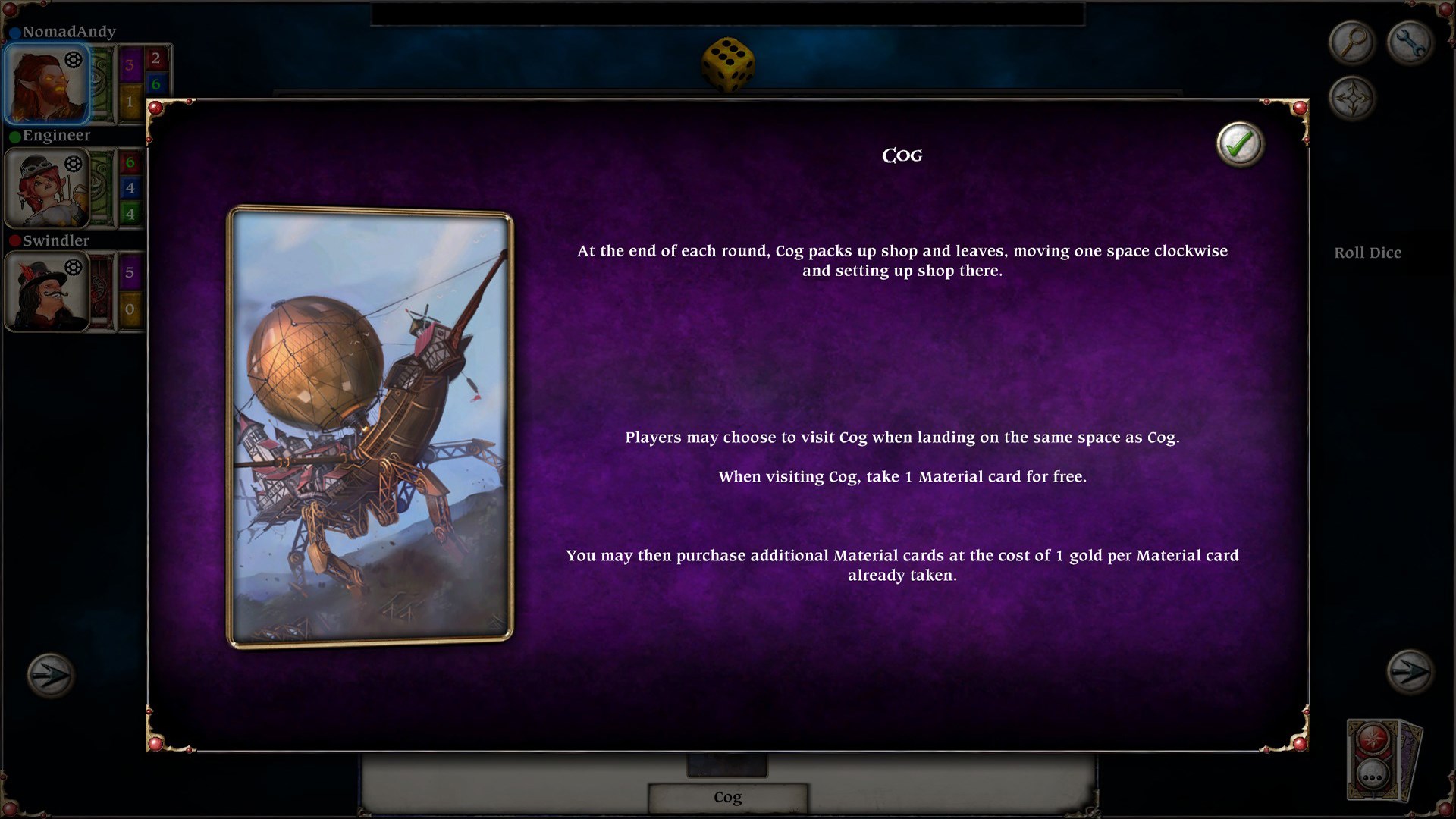Open settings via the wrench icon

coord(1408,42)
